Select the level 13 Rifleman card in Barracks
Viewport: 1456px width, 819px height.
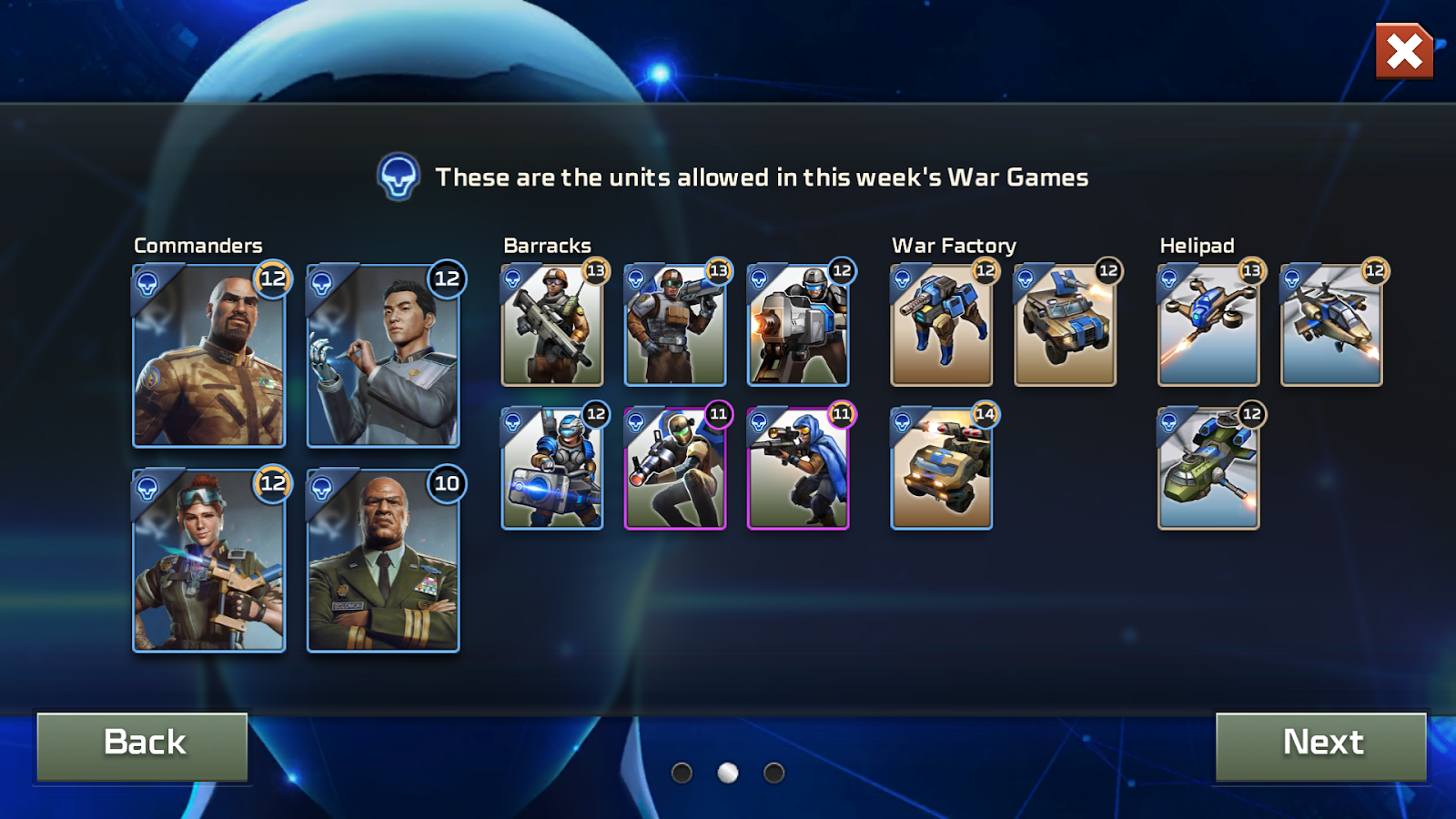(x=551, y=325)
